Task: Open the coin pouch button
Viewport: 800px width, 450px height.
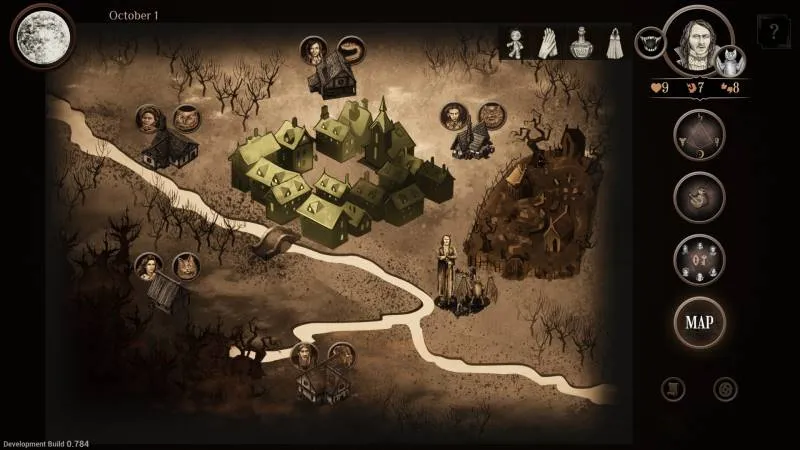Action: tap(698, 198)
